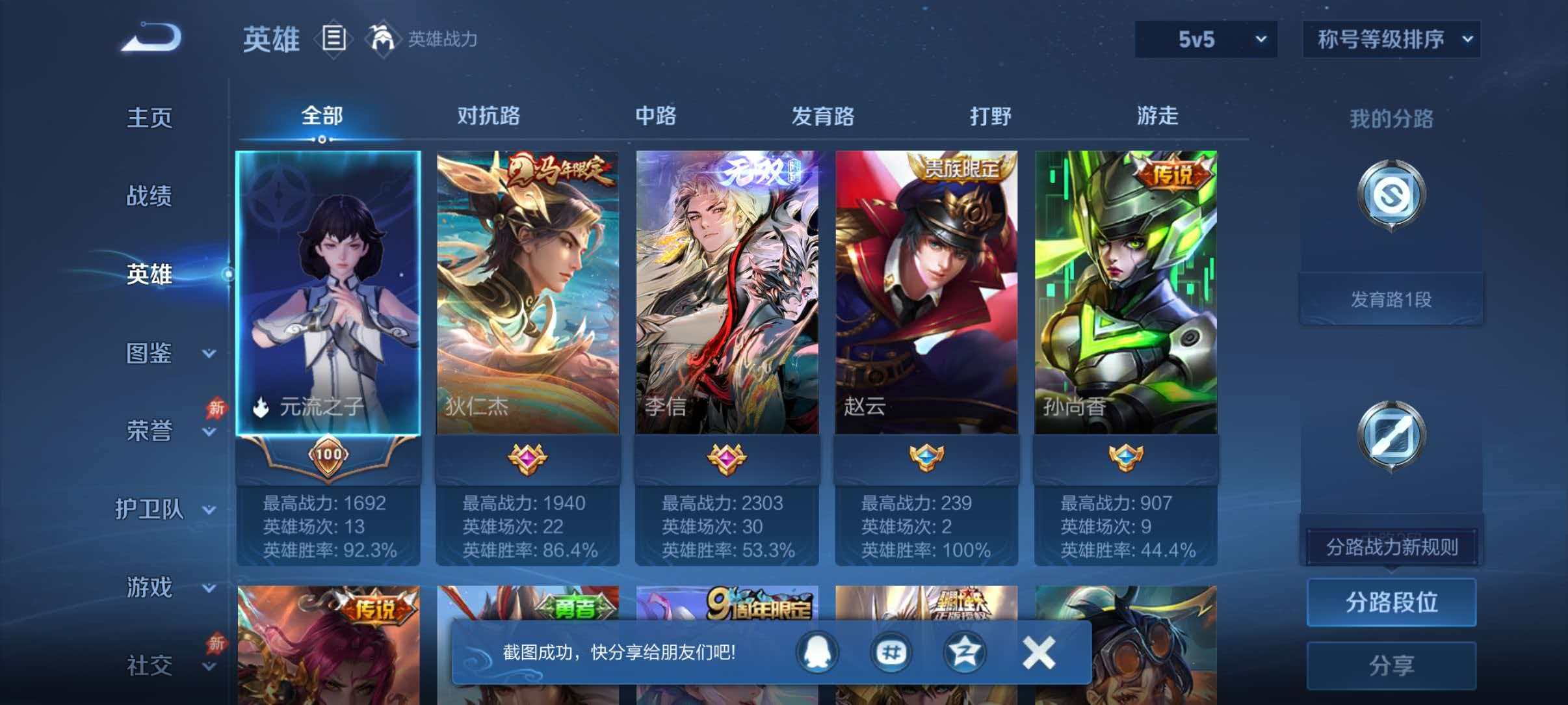Image resolution: width=1568 pixels, height=705 pixels.
Task: Open the 称号等级排序 sorting dropdown
Action: (1393, 39)
